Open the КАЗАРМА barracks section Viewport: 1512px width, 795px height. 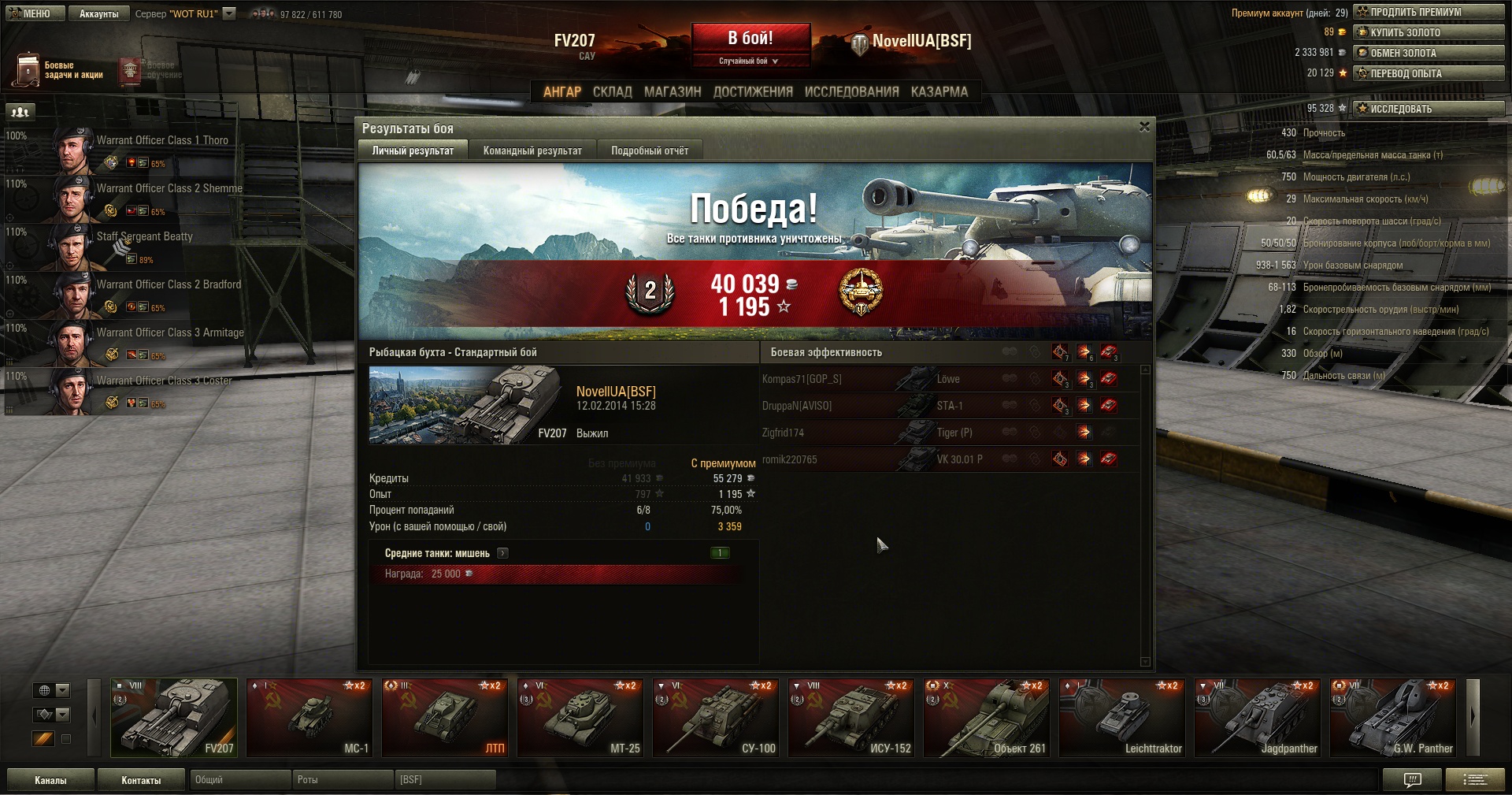pyautogui.click(x=939, y=91)
